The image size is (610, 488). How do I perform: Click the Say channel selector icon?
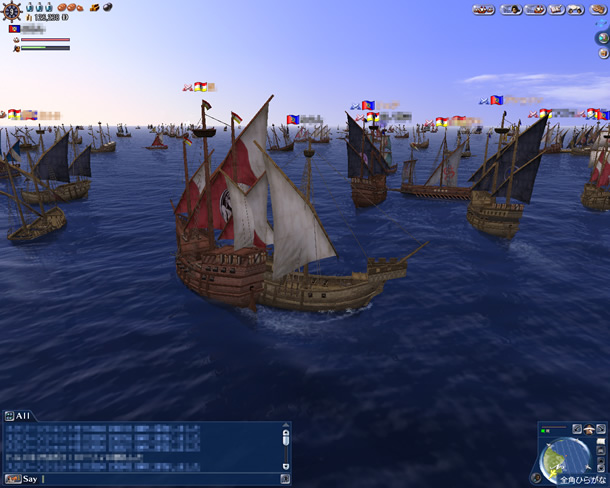coord(13,479)
